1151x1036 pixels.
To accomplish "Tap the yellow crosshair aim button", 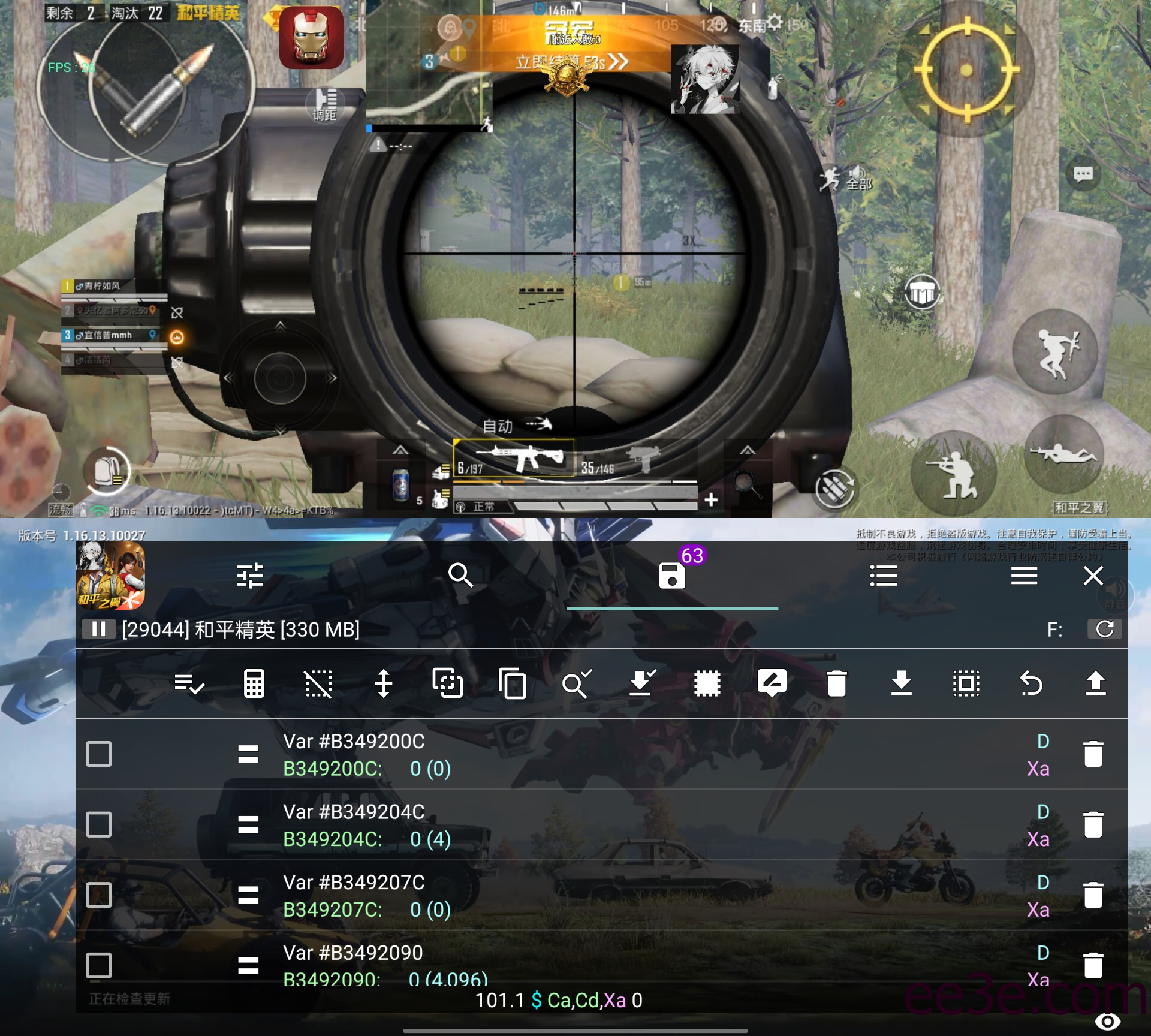I will coord(966,71).
